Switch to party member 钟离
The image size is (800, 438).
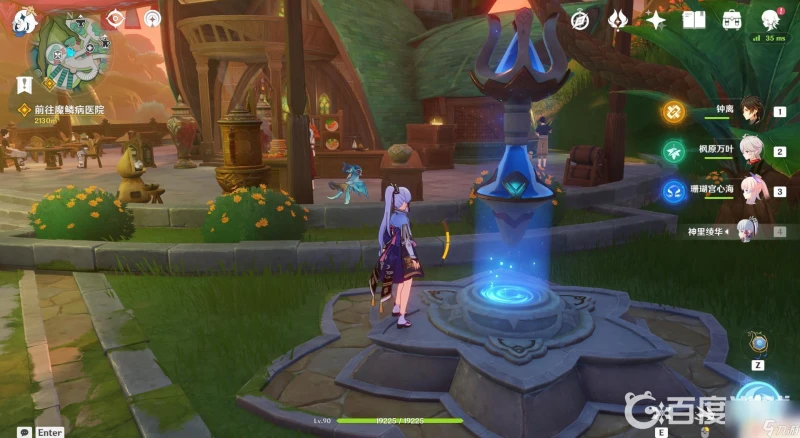[x=750, y=111]
